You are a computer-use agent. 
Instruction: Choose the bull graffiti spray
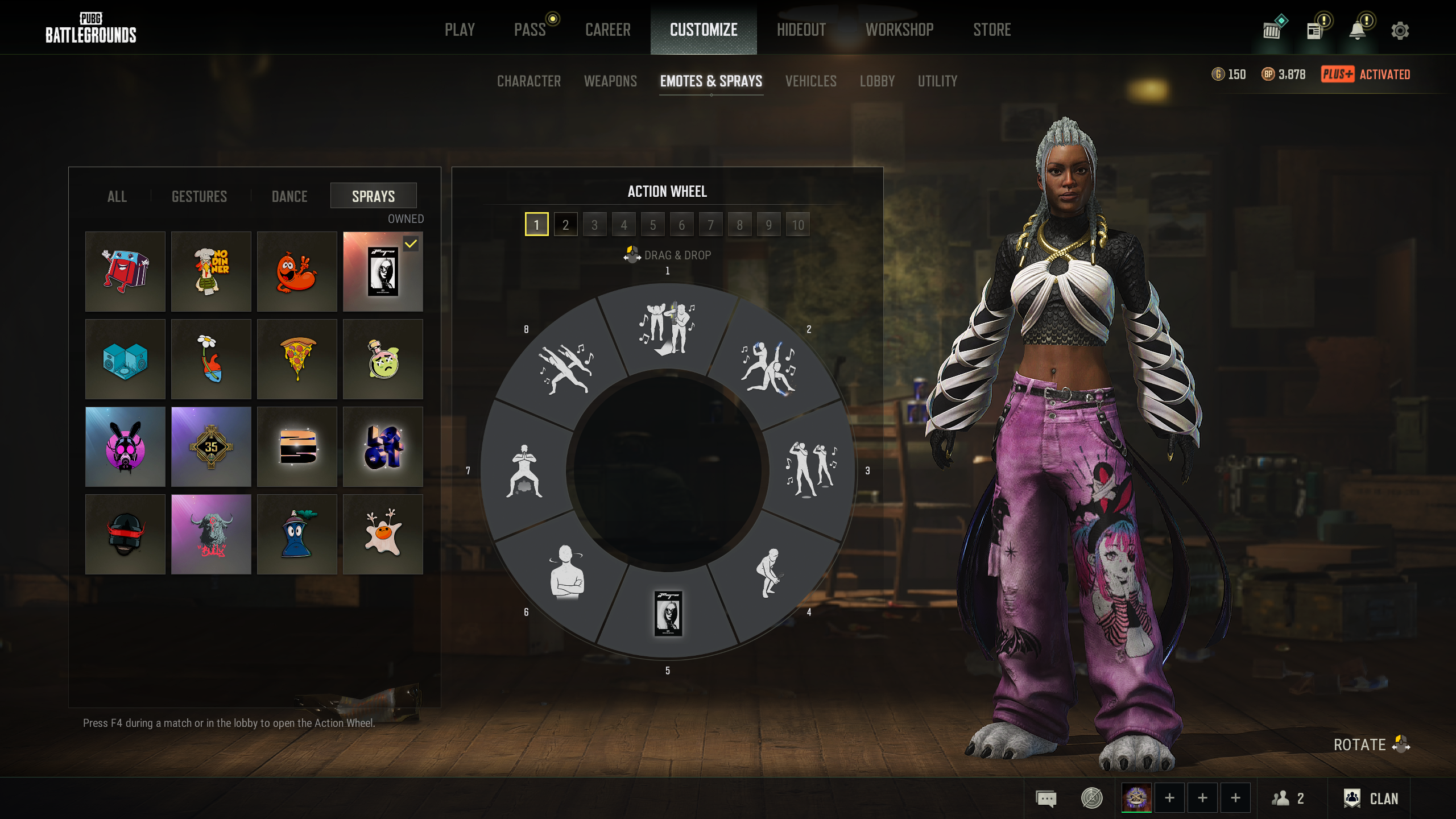[x=211, y=534]
